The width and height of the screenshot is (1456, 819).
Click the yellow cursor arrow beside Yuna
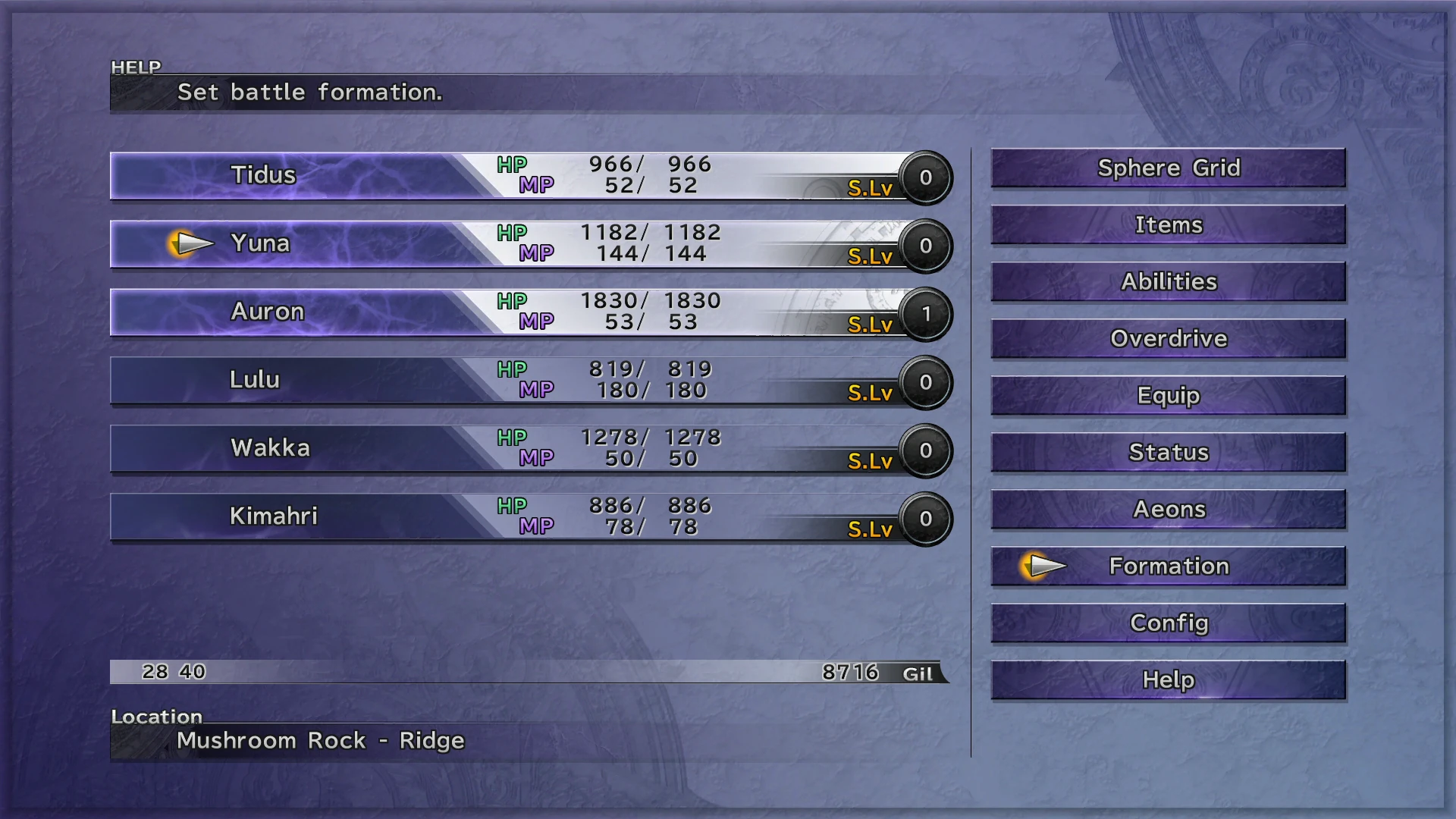[x=192, y=243]
